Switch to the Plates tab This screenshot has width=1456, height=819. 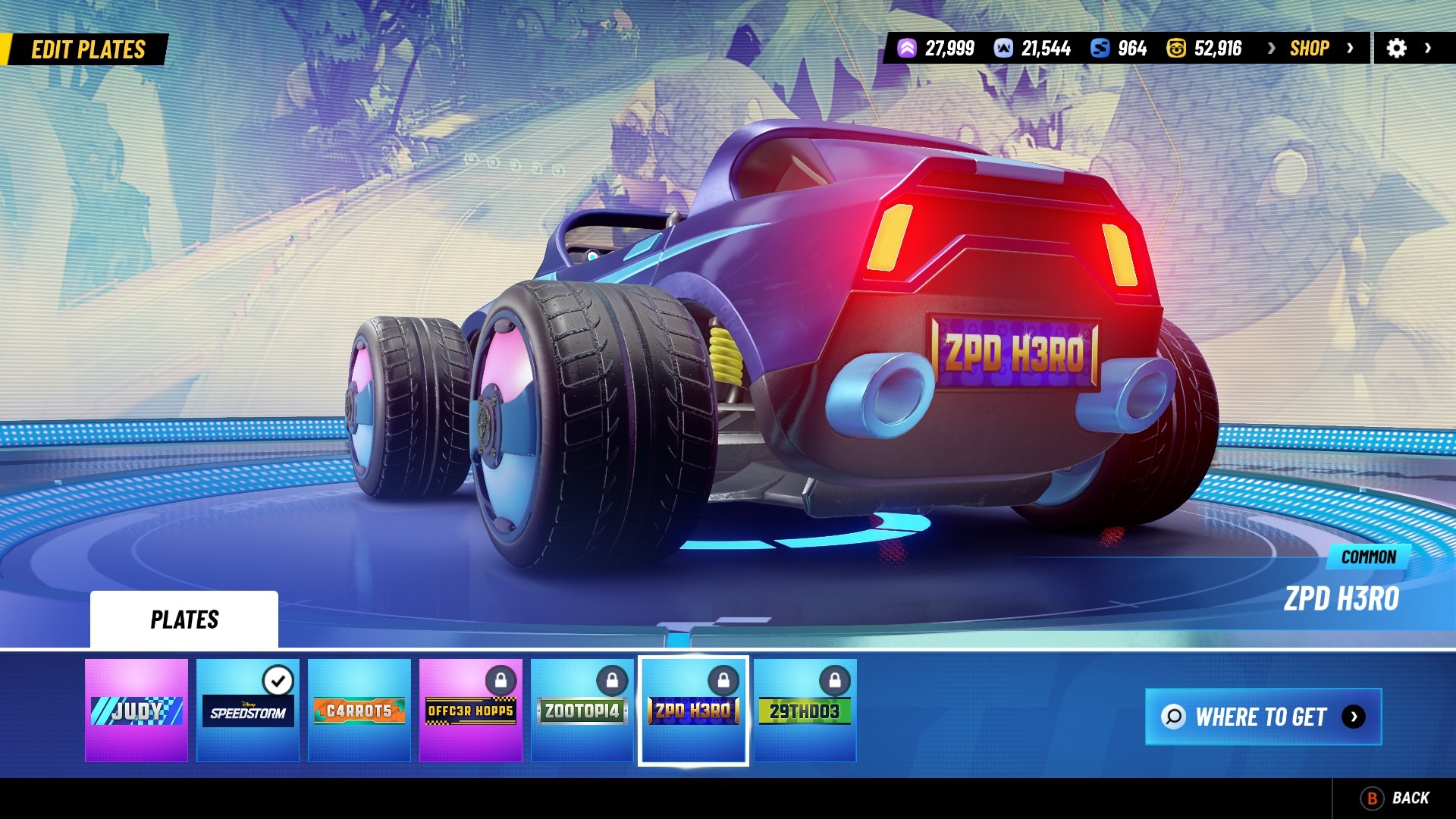click(184, 620)
